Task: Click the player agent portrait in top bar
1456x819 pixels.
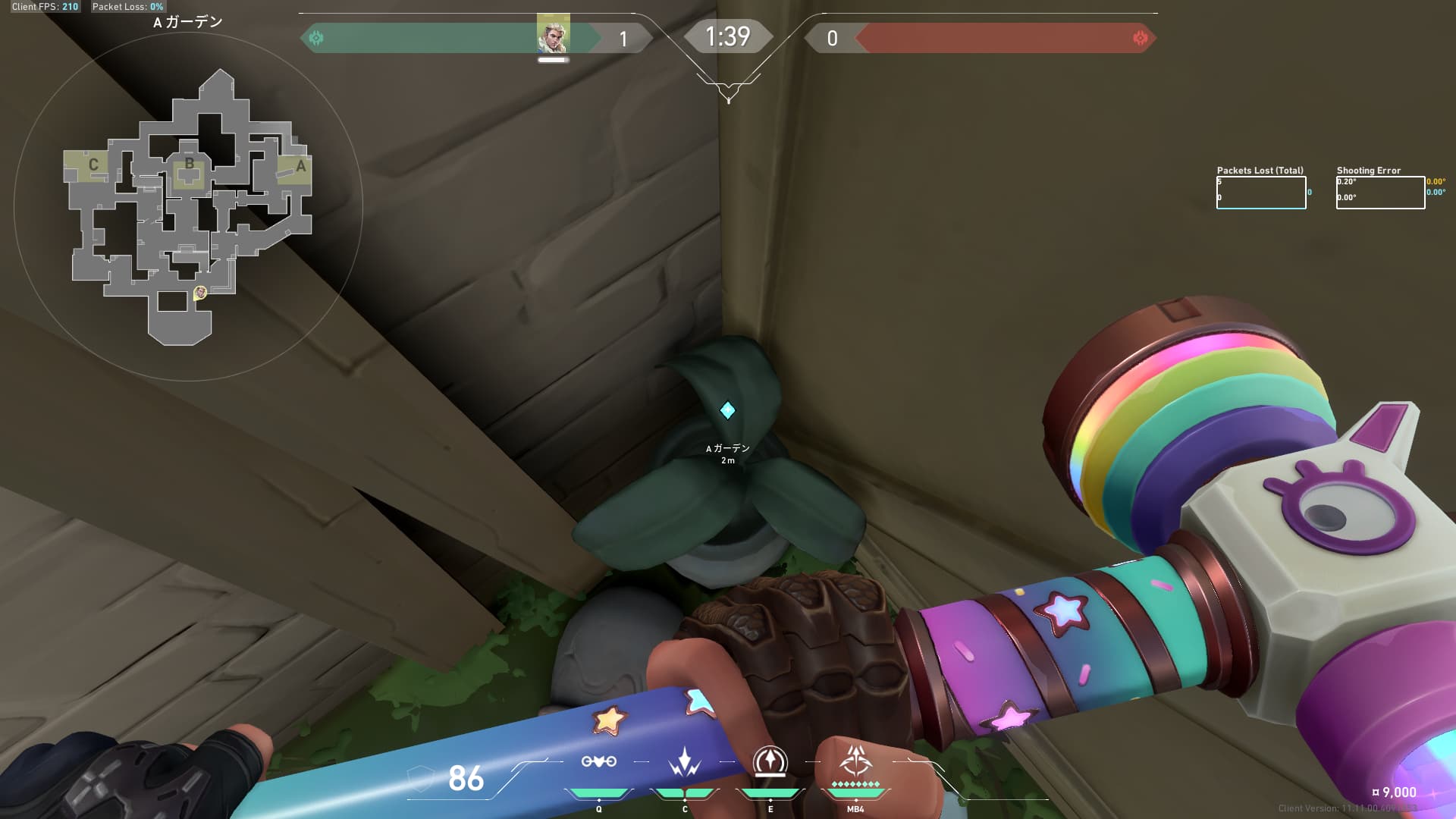Action: [x=553, y=34]
